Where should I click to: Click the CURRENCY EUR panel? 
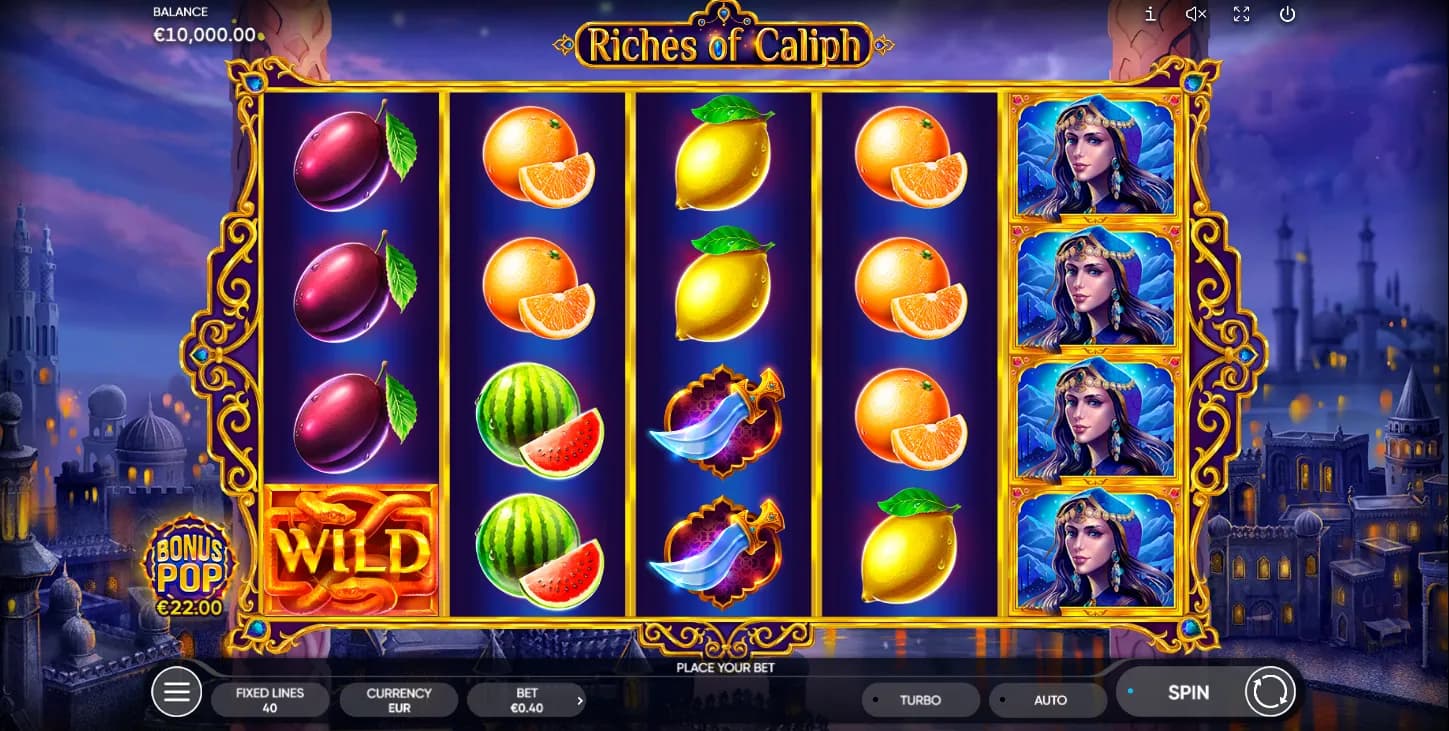pyautogui.click(x=399, y=700)
